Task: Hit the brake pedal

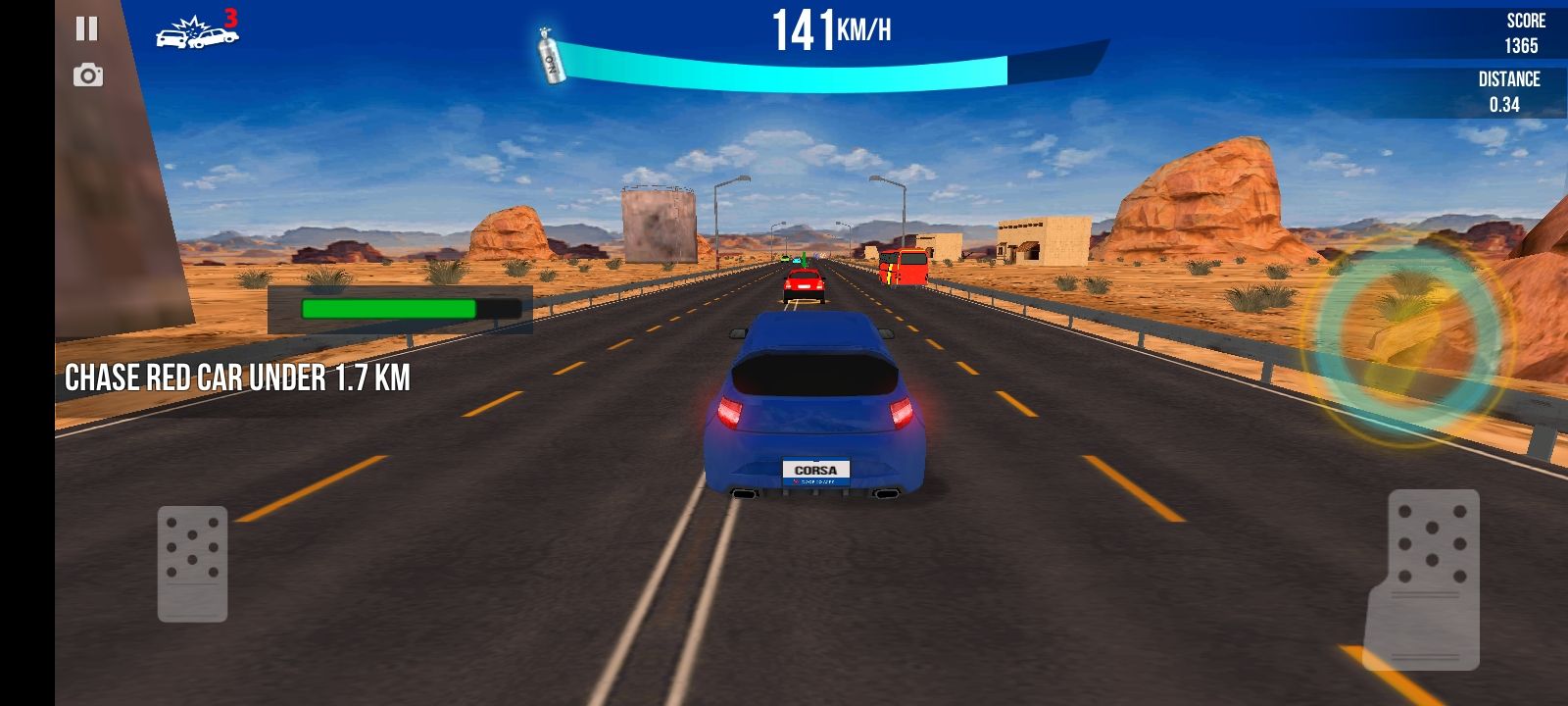Action: (x=193, y=563)
